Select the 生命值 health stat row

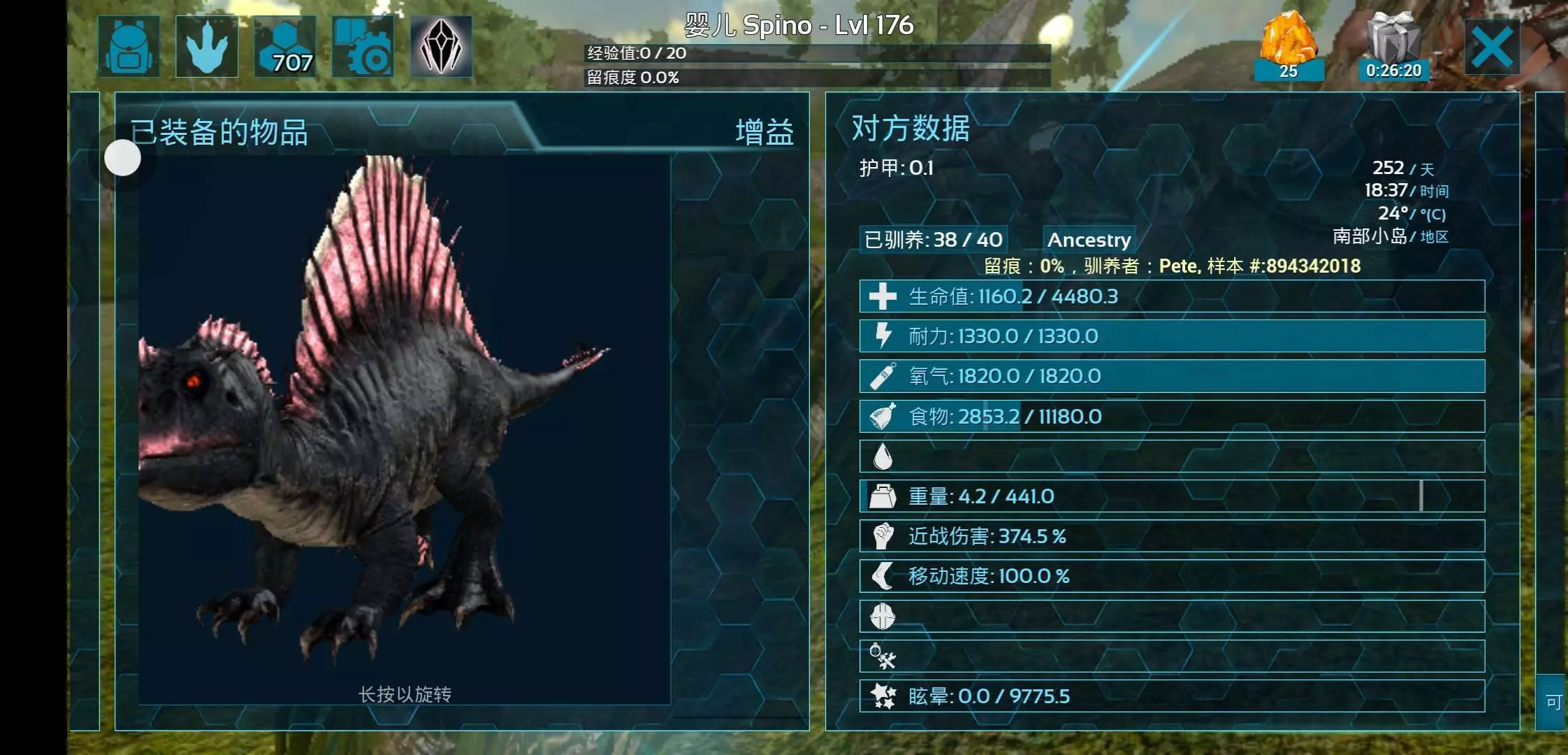[x=1171, y=296]
